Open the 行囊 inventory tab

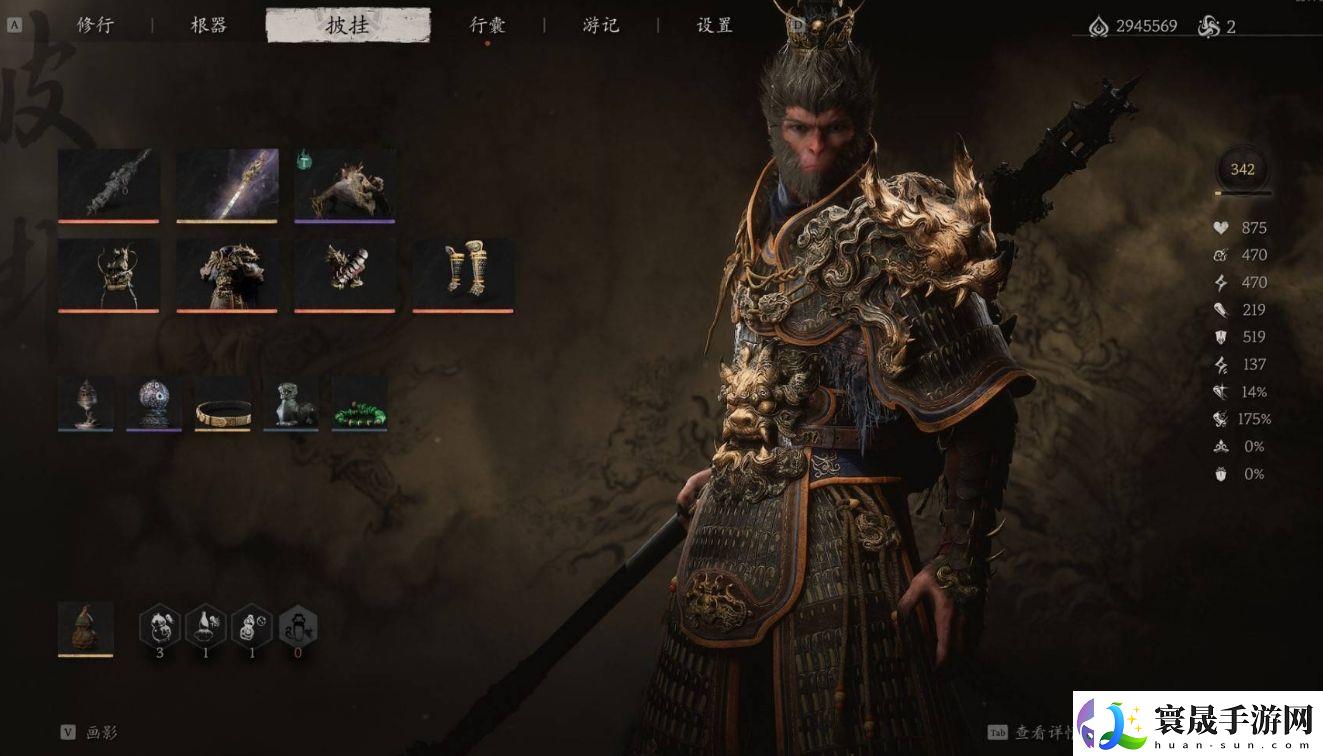point(487,25)
